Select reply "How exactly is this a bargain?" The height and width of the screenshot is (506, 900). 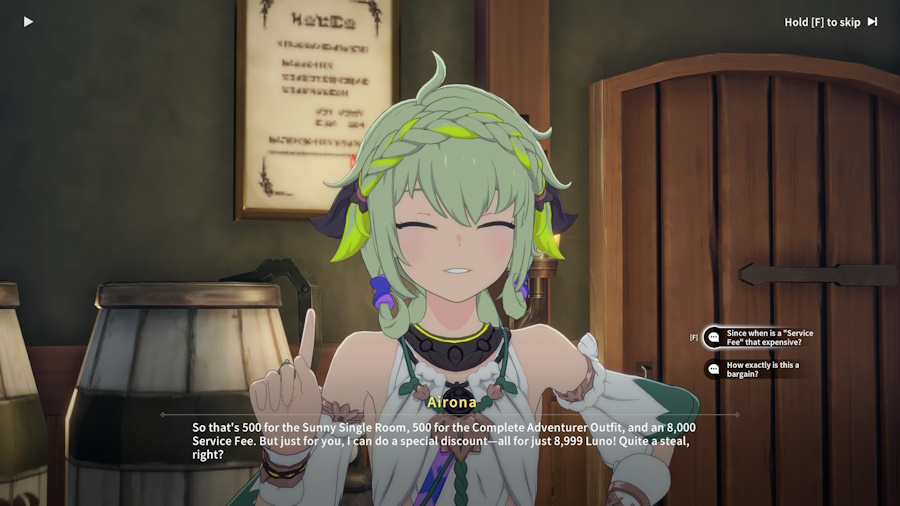click(762, 369)
